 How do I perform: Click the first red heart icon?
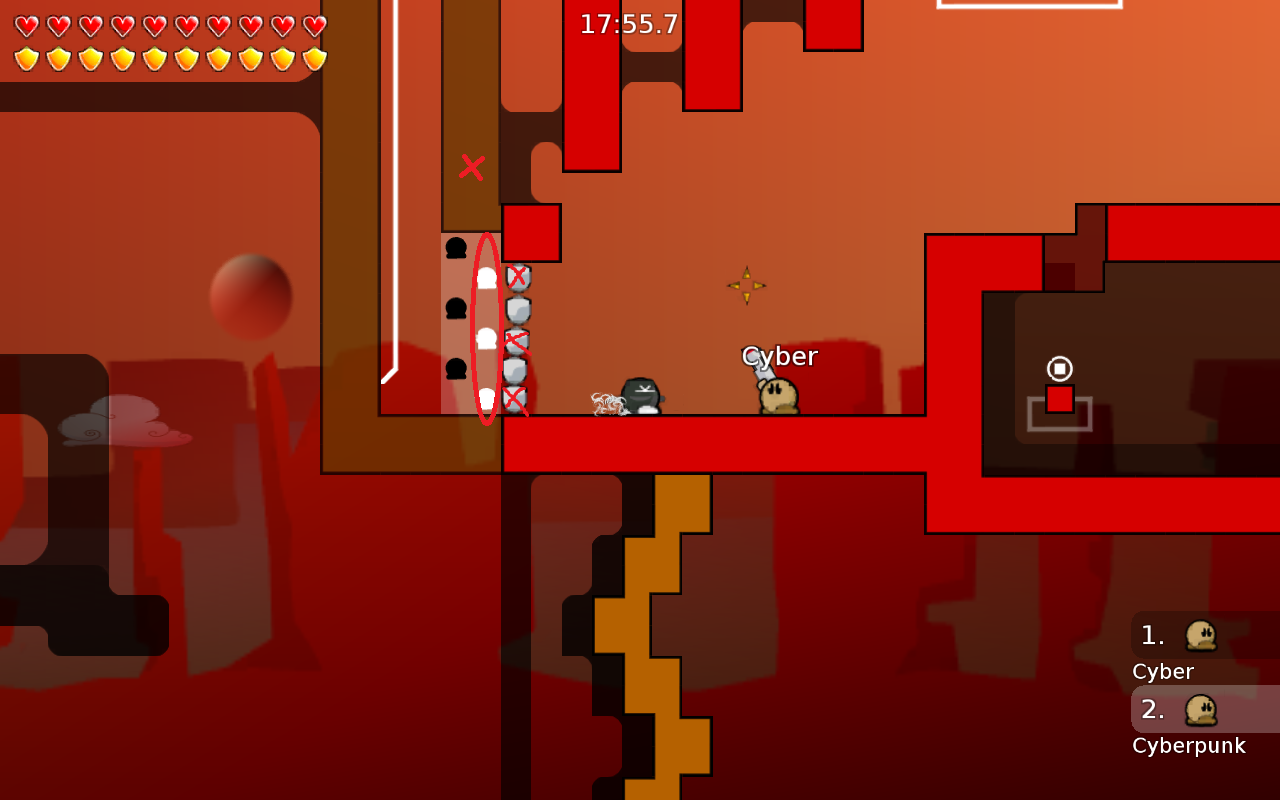pos(27,27)
